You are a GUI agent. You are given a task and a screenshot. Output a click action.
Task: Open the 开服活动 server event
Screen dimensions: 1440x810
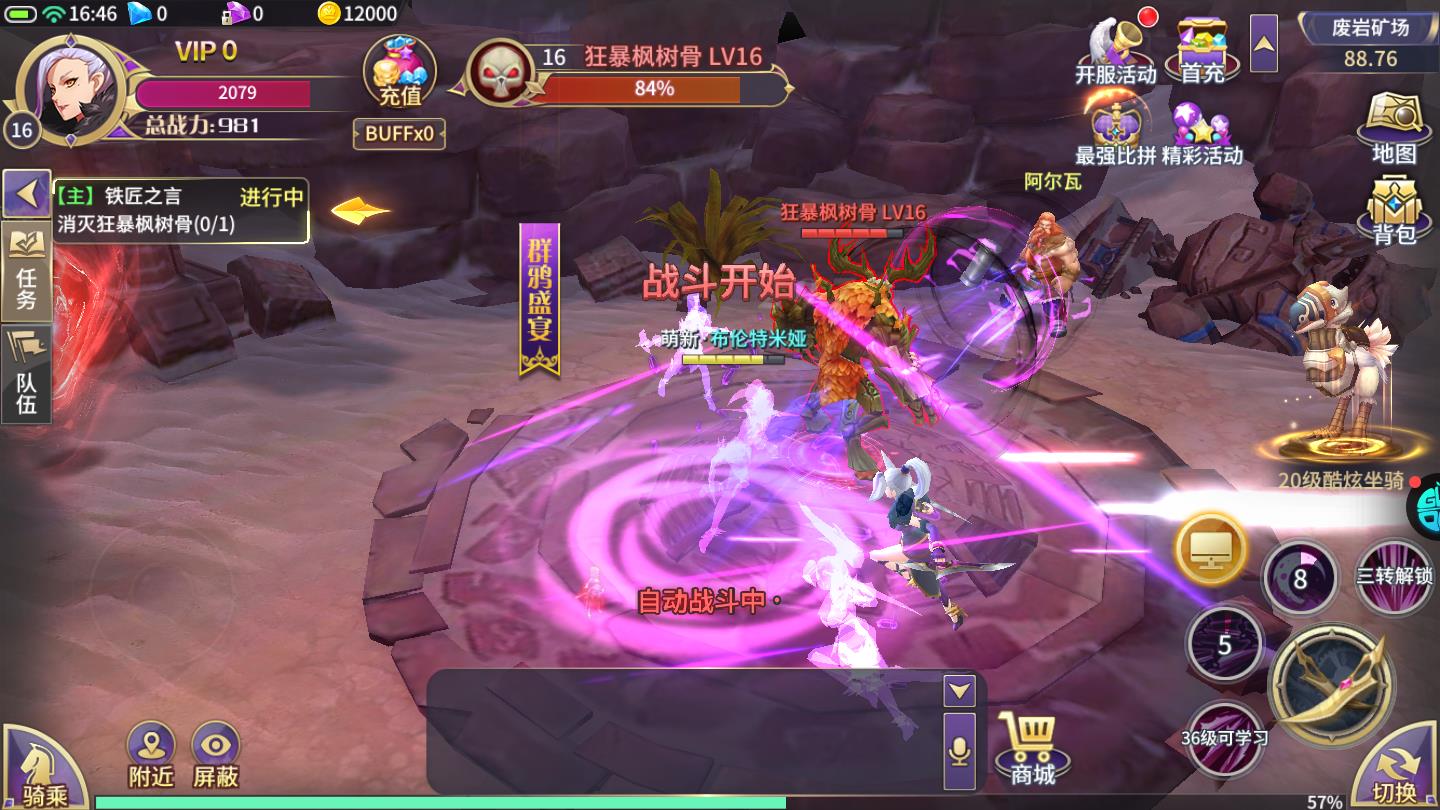(x=1116, y=50)
